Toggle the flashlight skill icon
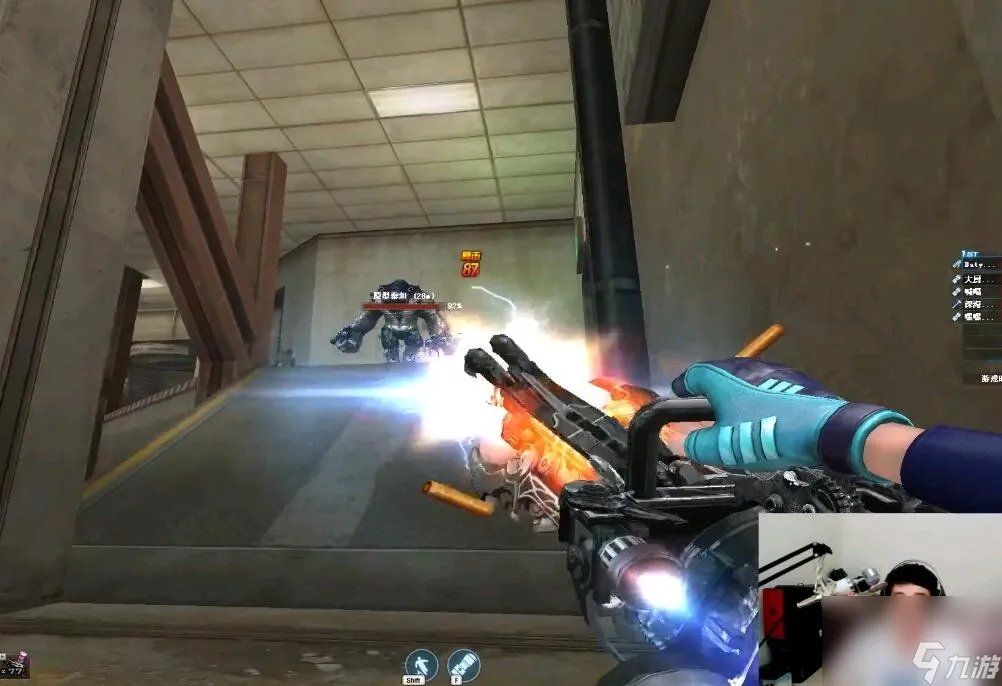The height and width of the screenshot is (686, 1002). [462, 664]
